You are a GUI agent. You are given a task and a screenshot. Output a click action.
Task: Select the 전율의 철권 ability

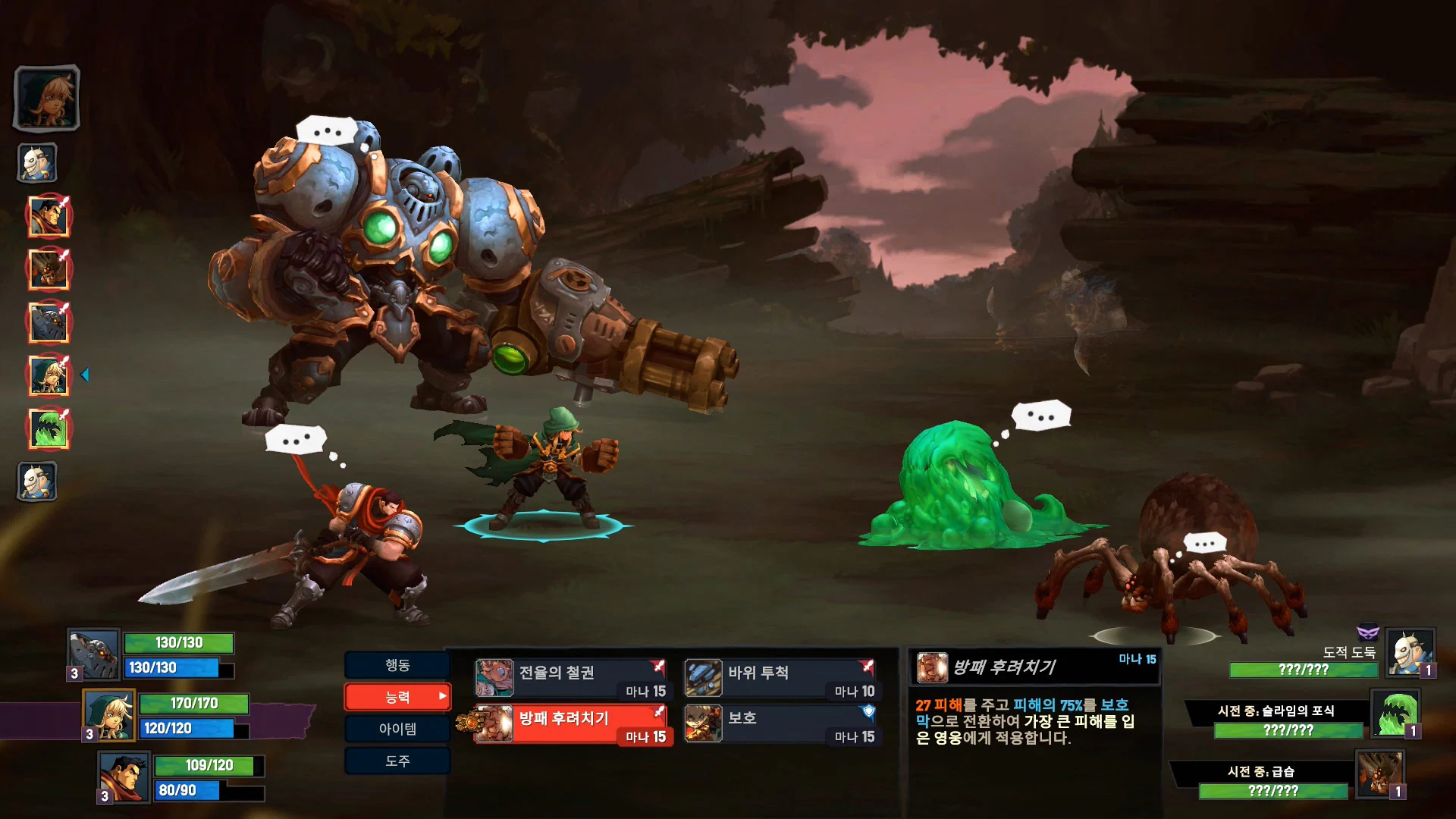point(571,679)
